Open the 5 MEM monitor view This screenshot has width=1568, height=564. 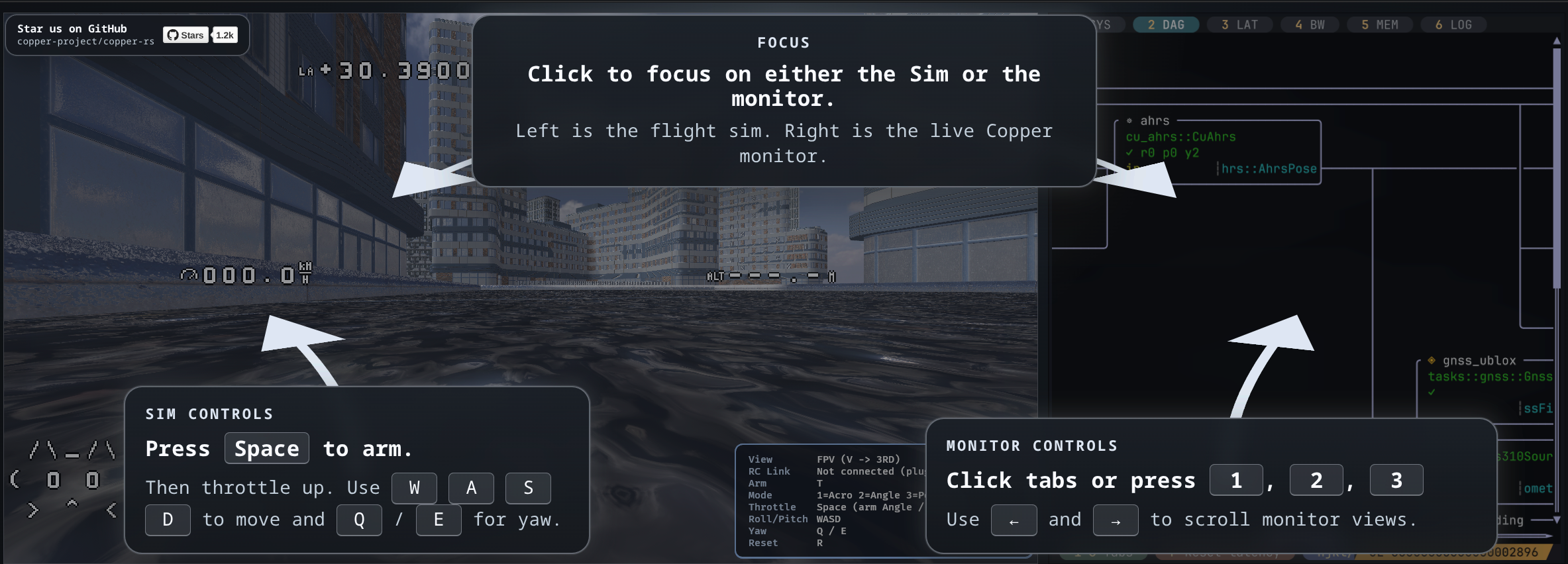coord(1380,24)
